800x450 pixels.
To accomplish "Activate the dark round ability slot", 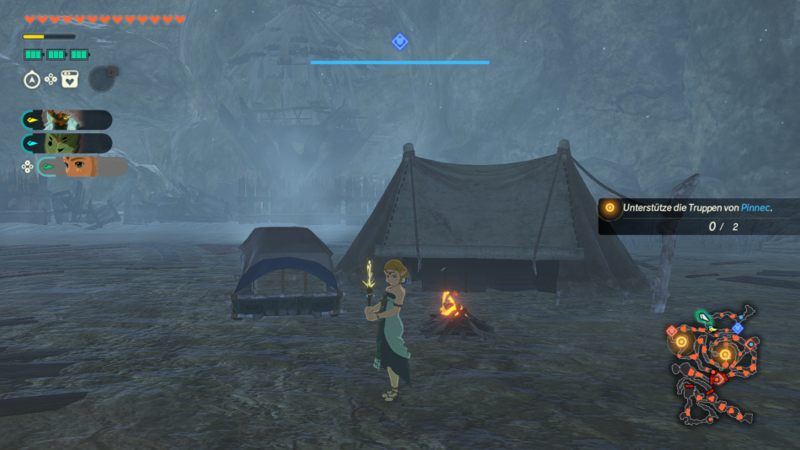I will pyautogui.click(x=102, y=78).
